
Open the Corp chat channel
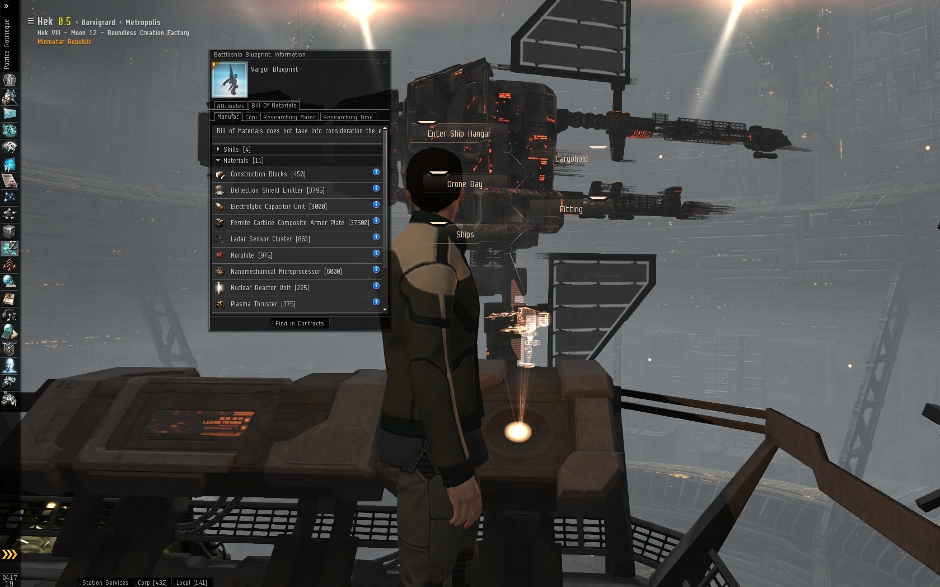click(x=154, y=581)
